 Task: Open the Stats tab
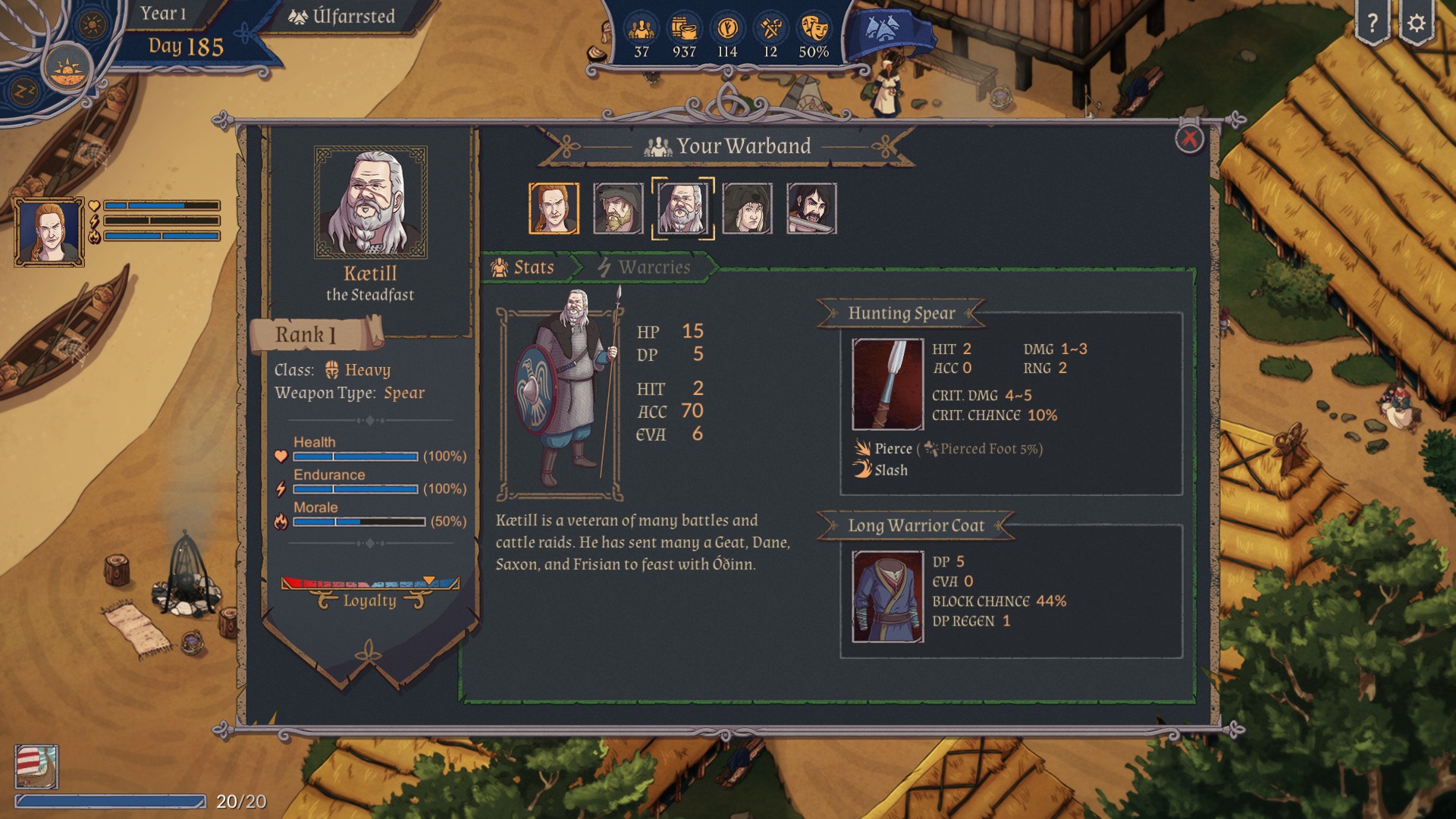tap(524, 268)
